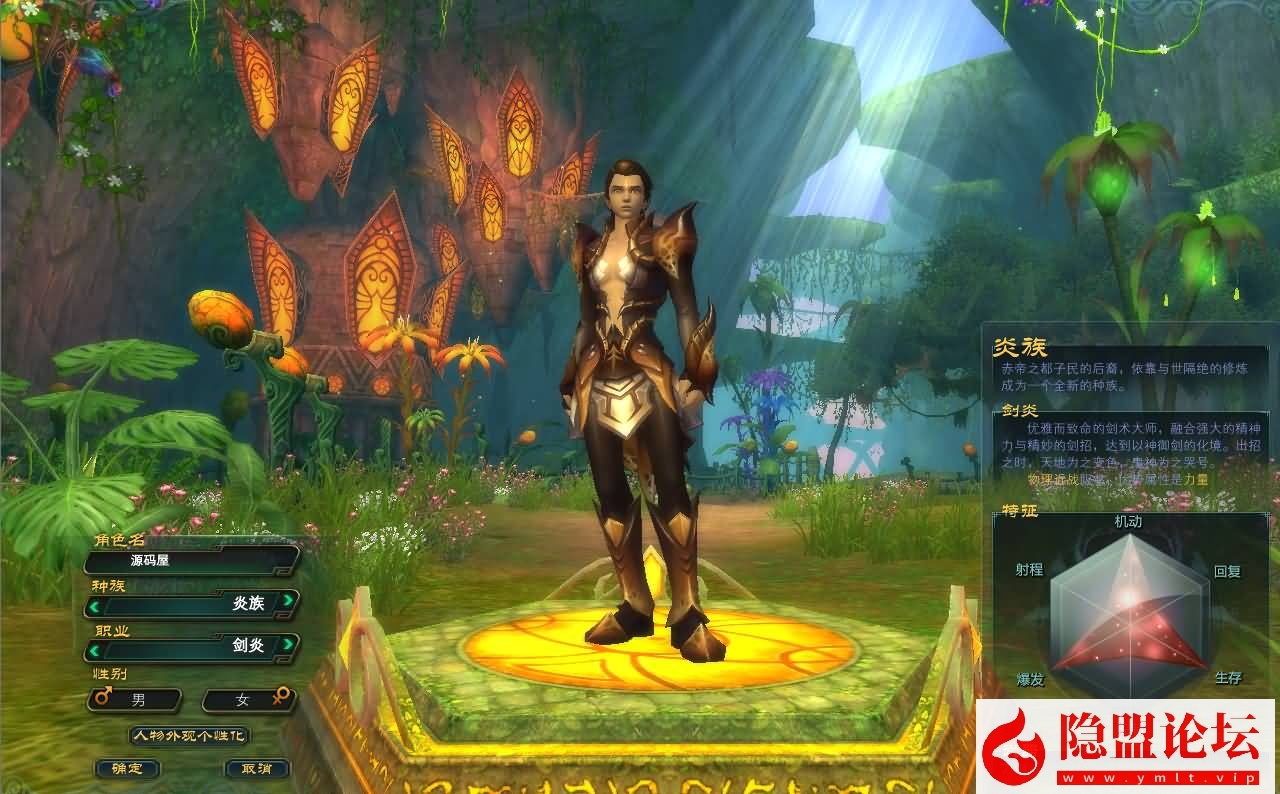Click the character name field showing 源码屋
The width and height of the screenshot is (1280, 794).
(188, 561)
